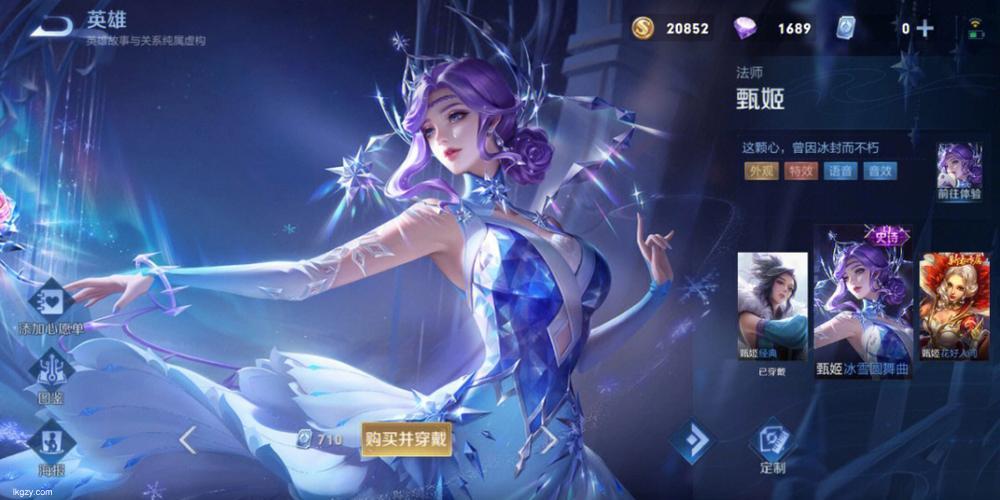Viewport: 1000px width, 500px height.
Task: Show the next skin with right arrow
Action: point(549,438)
